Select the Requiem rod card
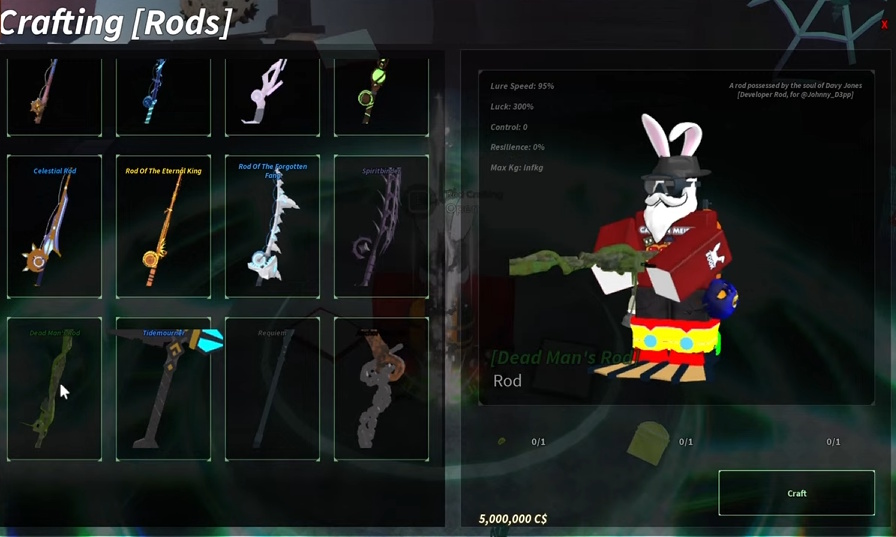896x537 pixels. pyautogui.click(x=272, y=389)
